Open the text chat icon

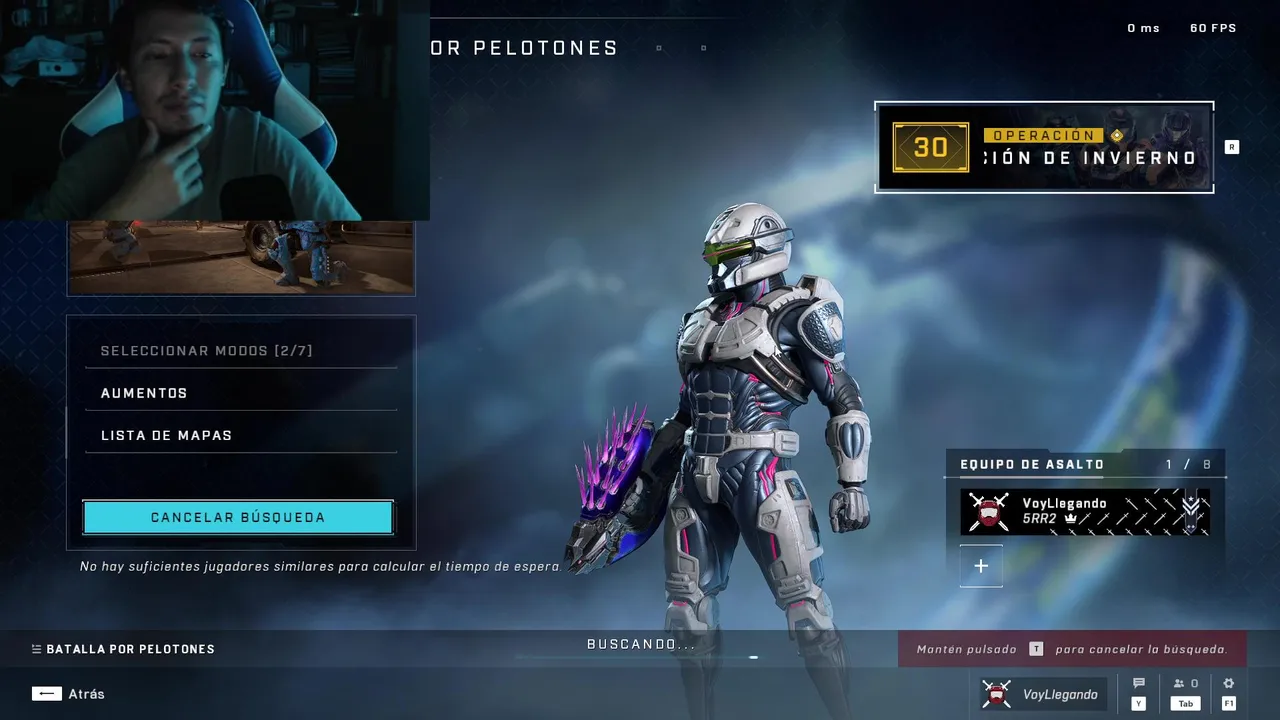coord(1139,685)
